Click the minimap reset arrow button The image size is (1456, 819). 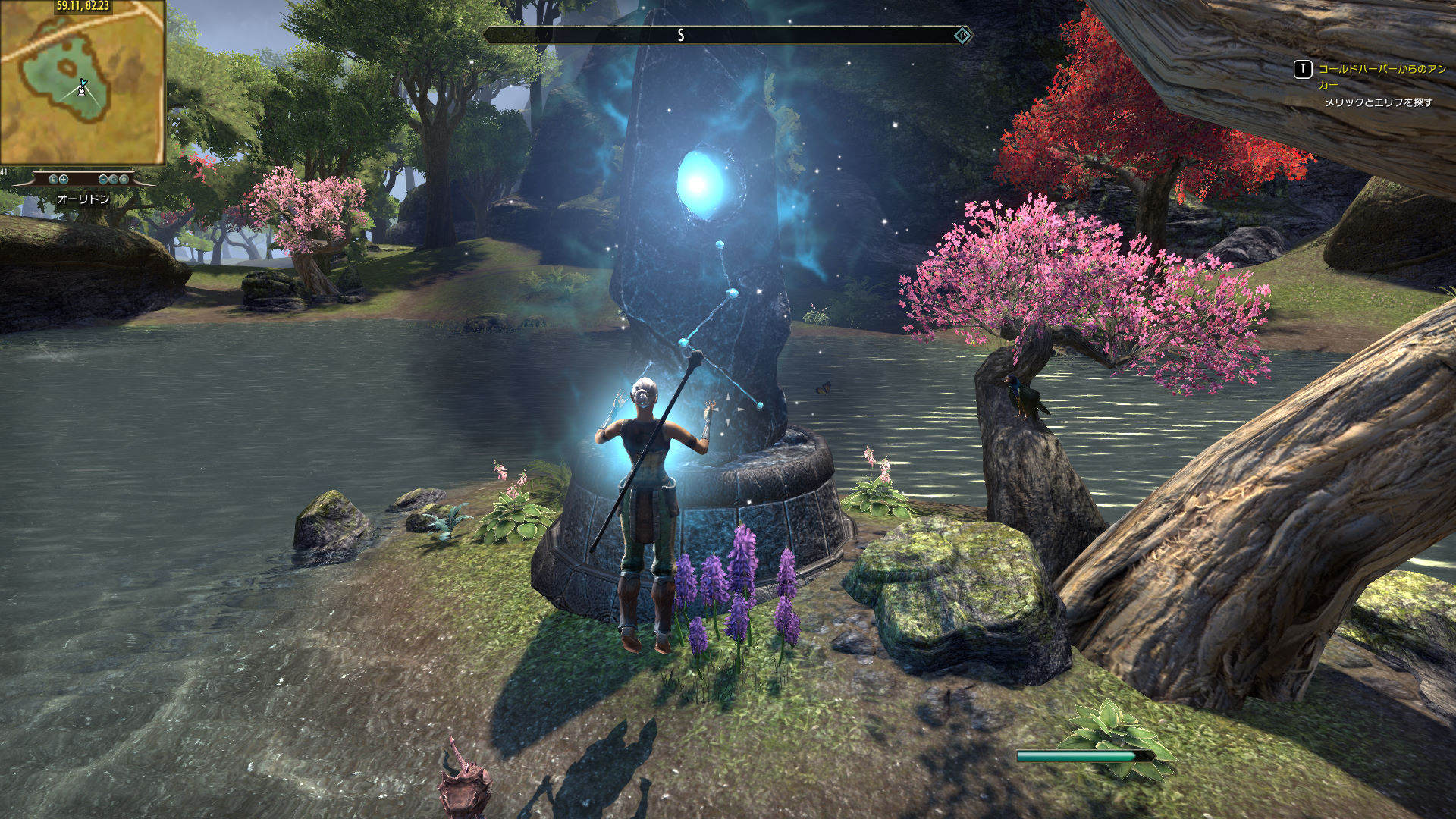(114, 180)
